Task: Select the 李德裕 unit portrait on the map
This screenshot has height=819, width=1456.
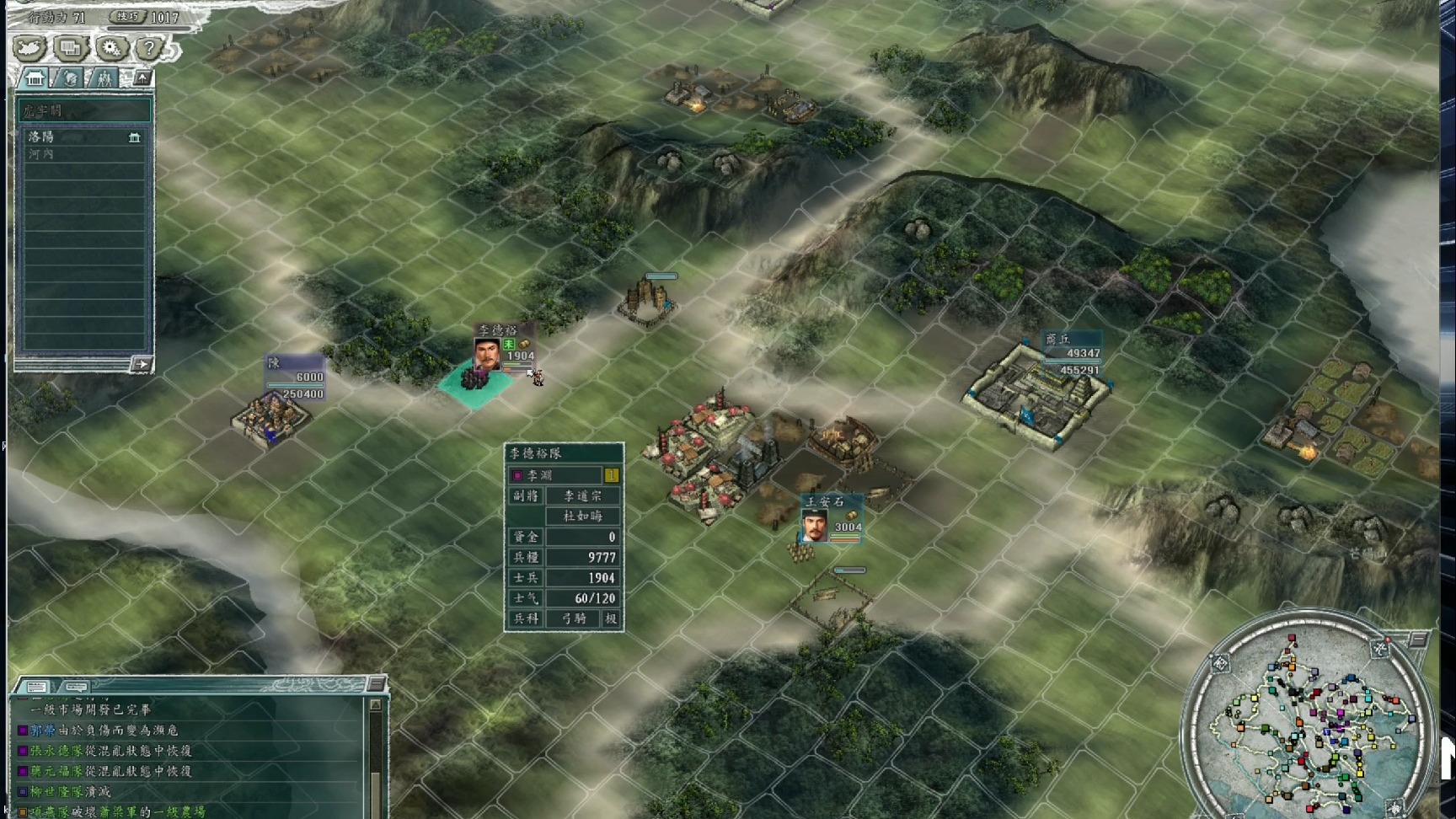Action: click(487, 354)
